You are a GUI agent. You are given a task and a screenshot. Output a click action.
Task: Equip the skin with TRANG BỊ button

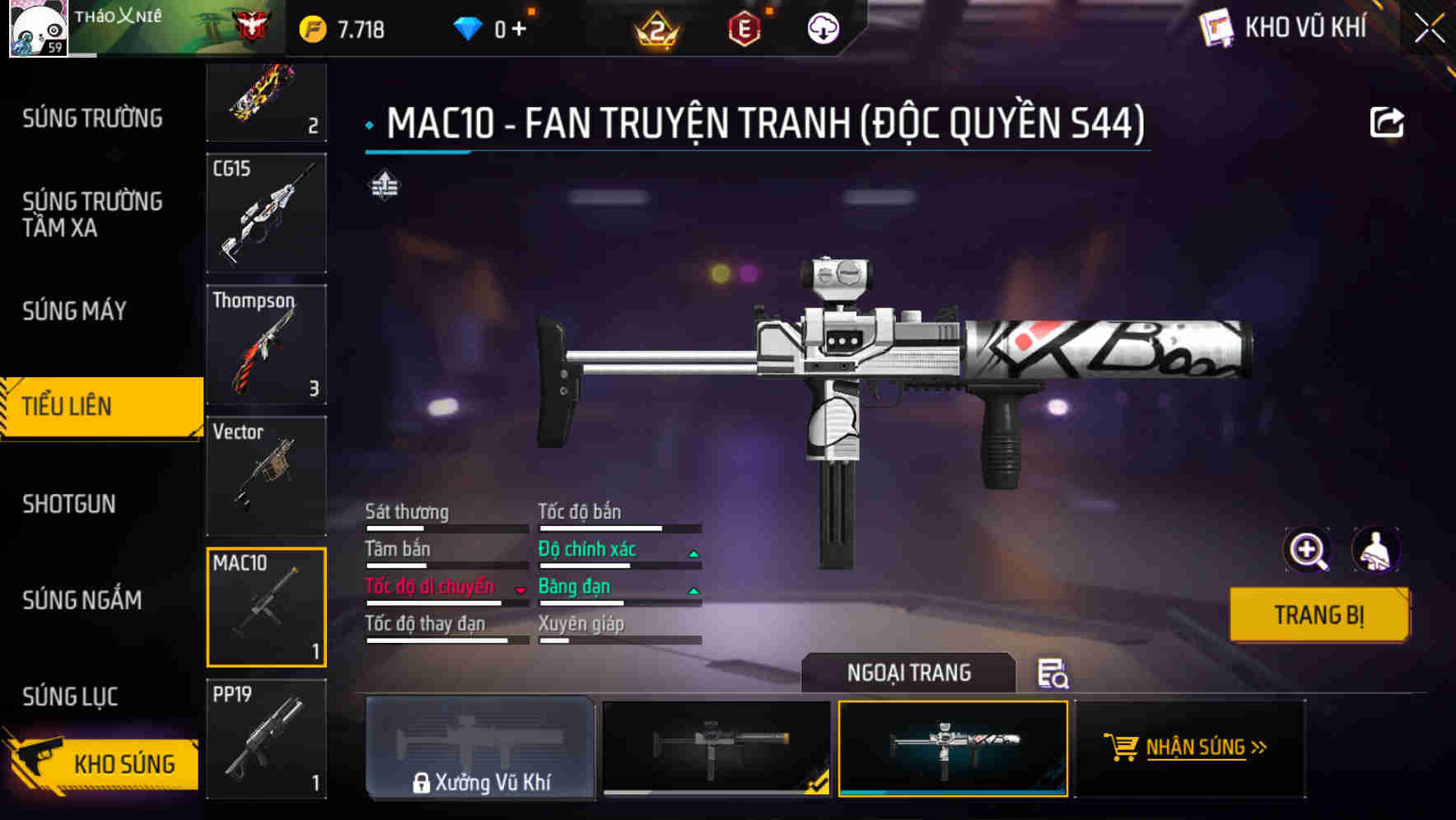(1319, 615)
